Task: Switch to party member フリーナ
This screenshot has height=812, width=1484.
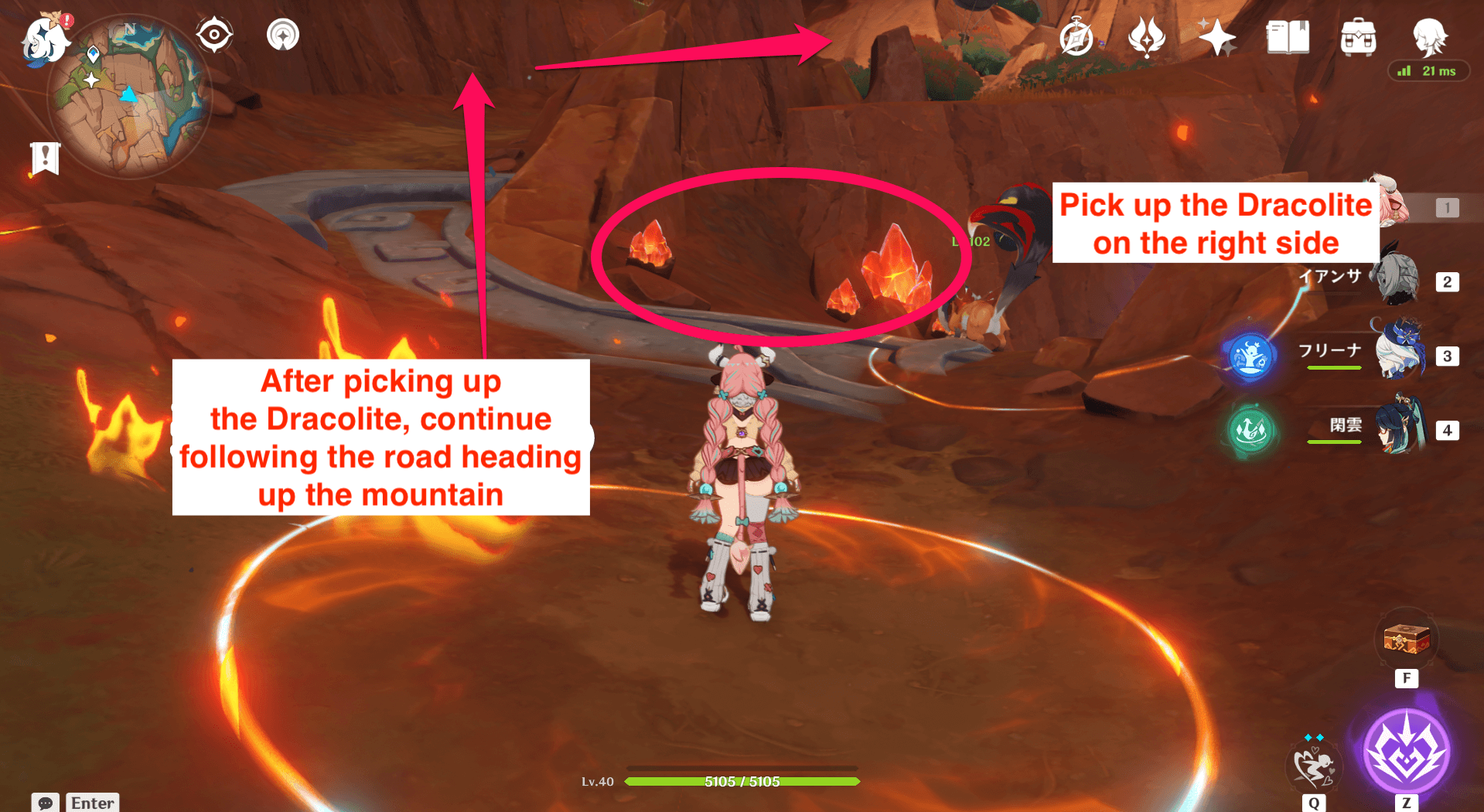Action: (x=1400, y=353)
